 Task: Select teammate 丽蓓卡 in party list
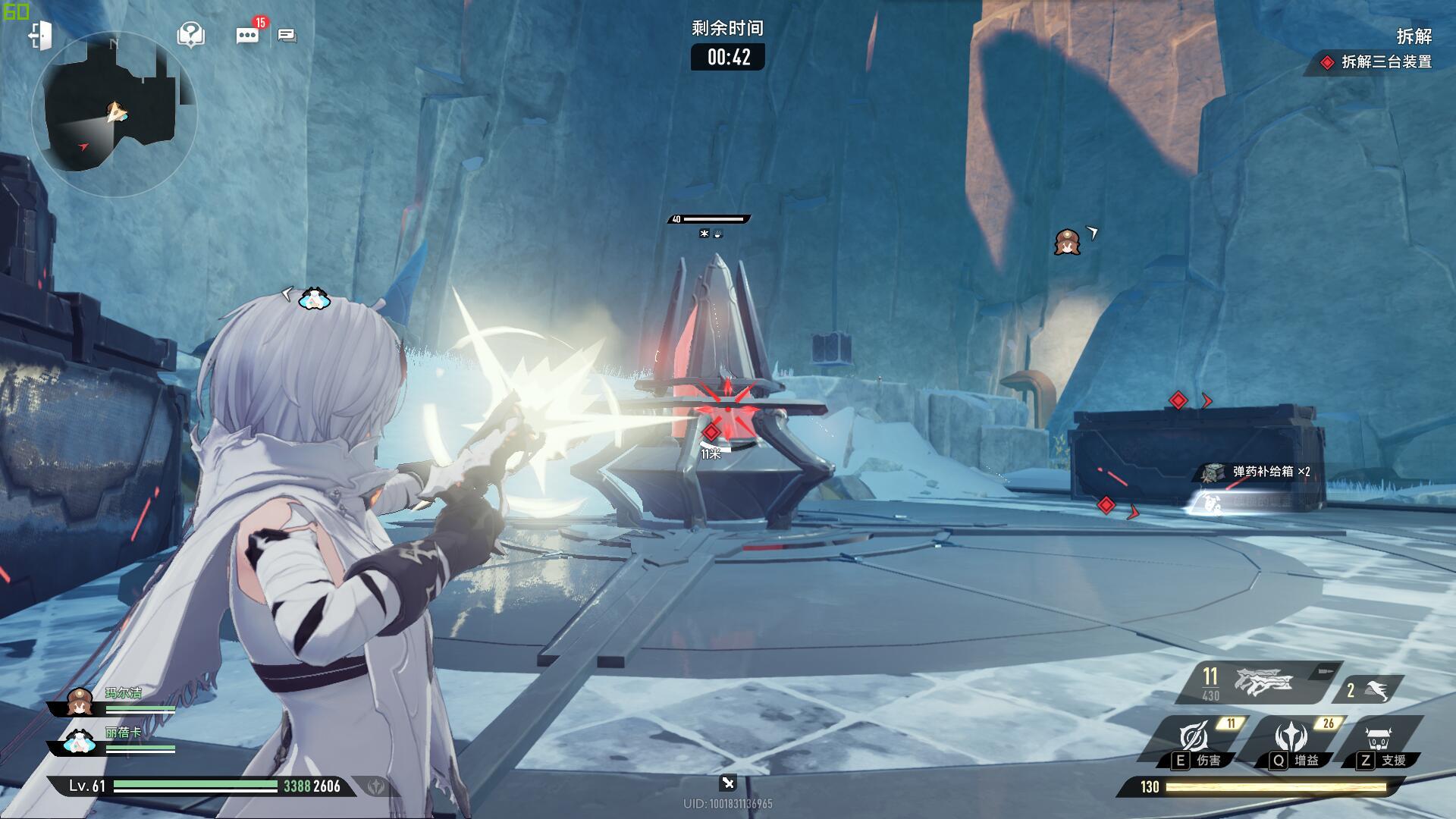click(x=114, y=741)
